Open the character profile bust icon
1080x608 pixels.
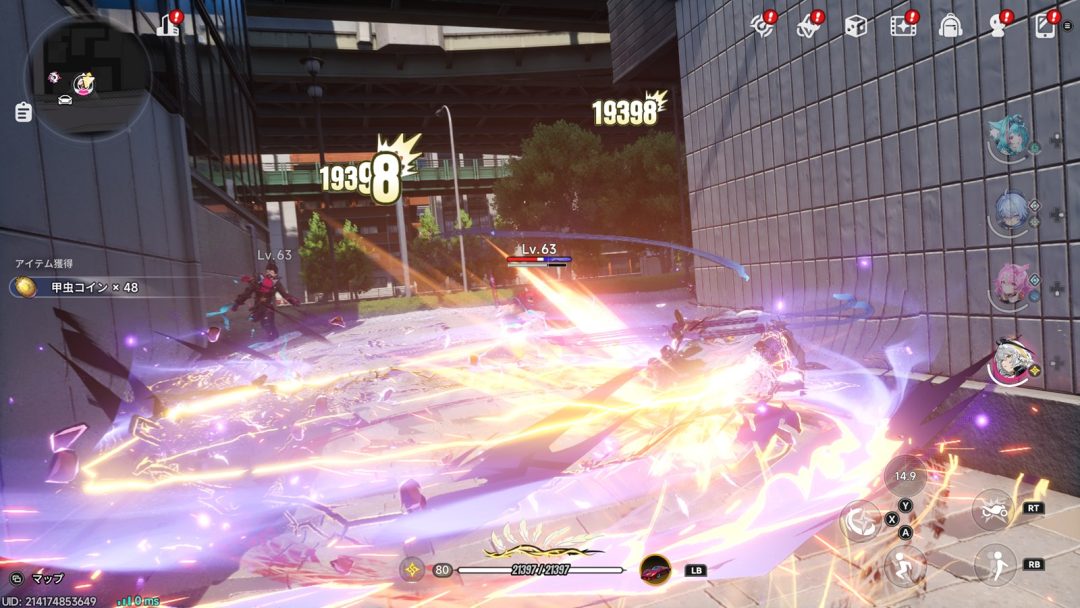998,26
